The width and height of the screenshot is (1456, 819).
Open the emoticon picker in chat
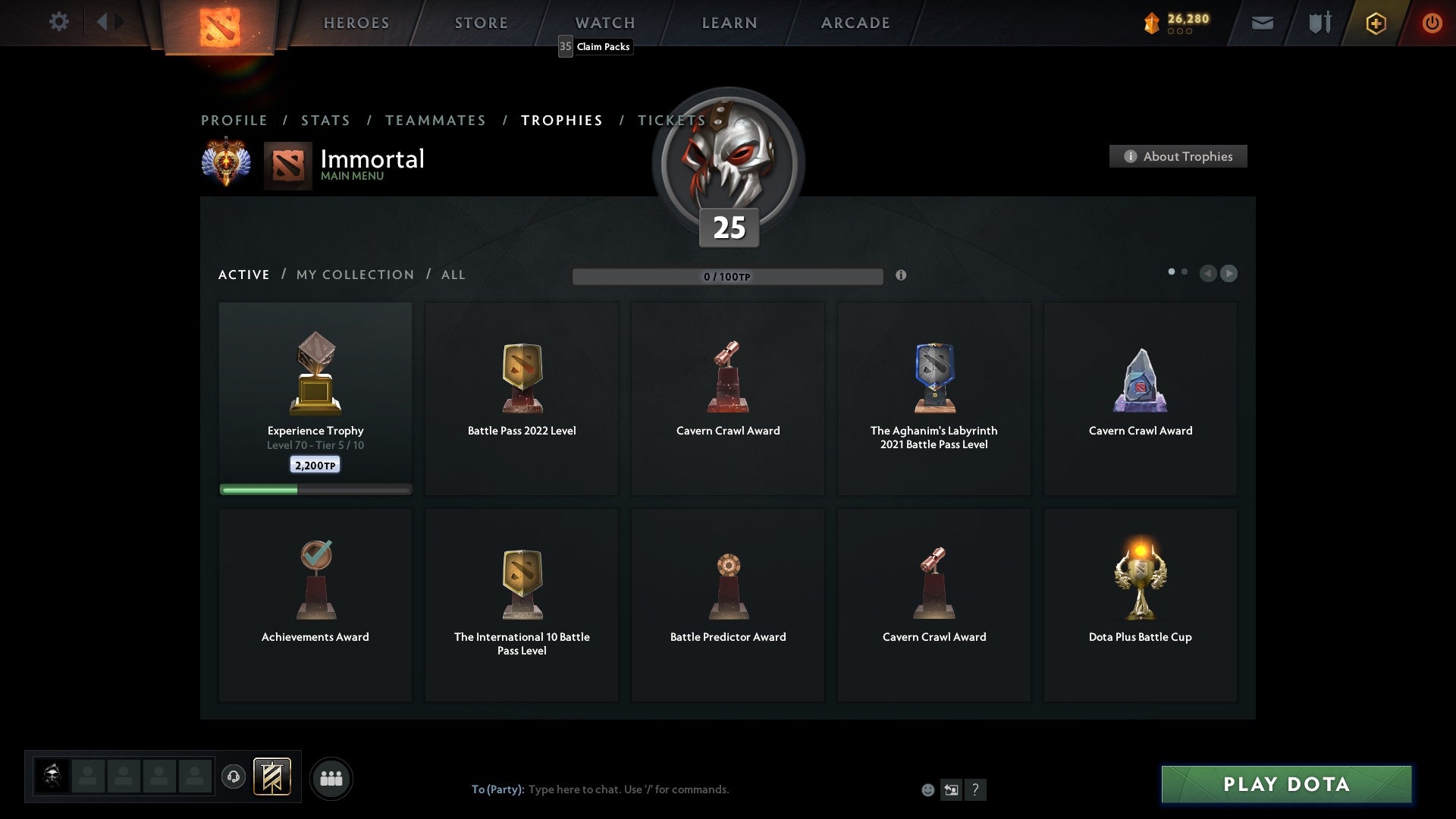point(928,789)
